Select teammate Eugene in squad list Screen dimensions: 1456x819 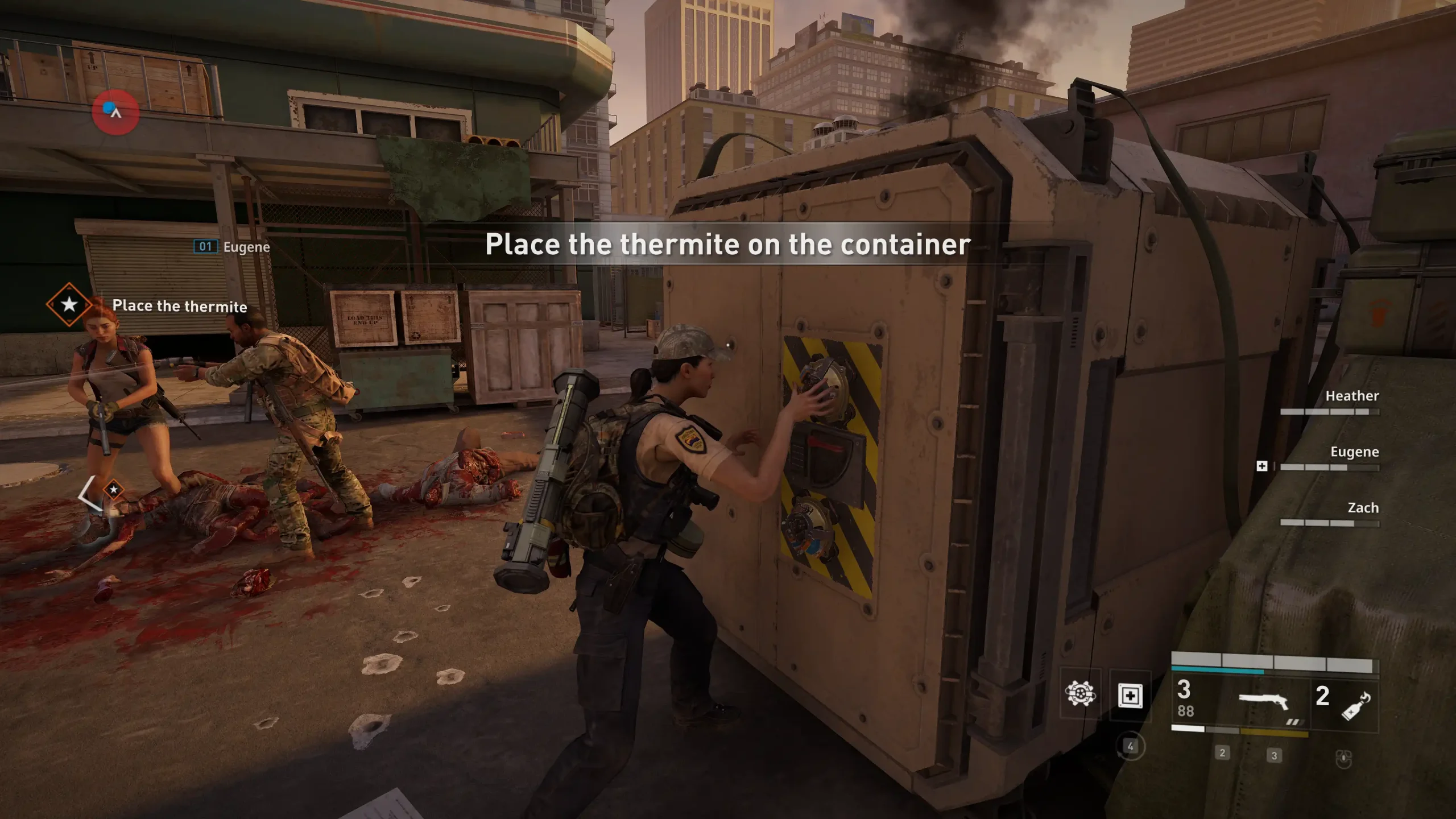point(1354,452)
